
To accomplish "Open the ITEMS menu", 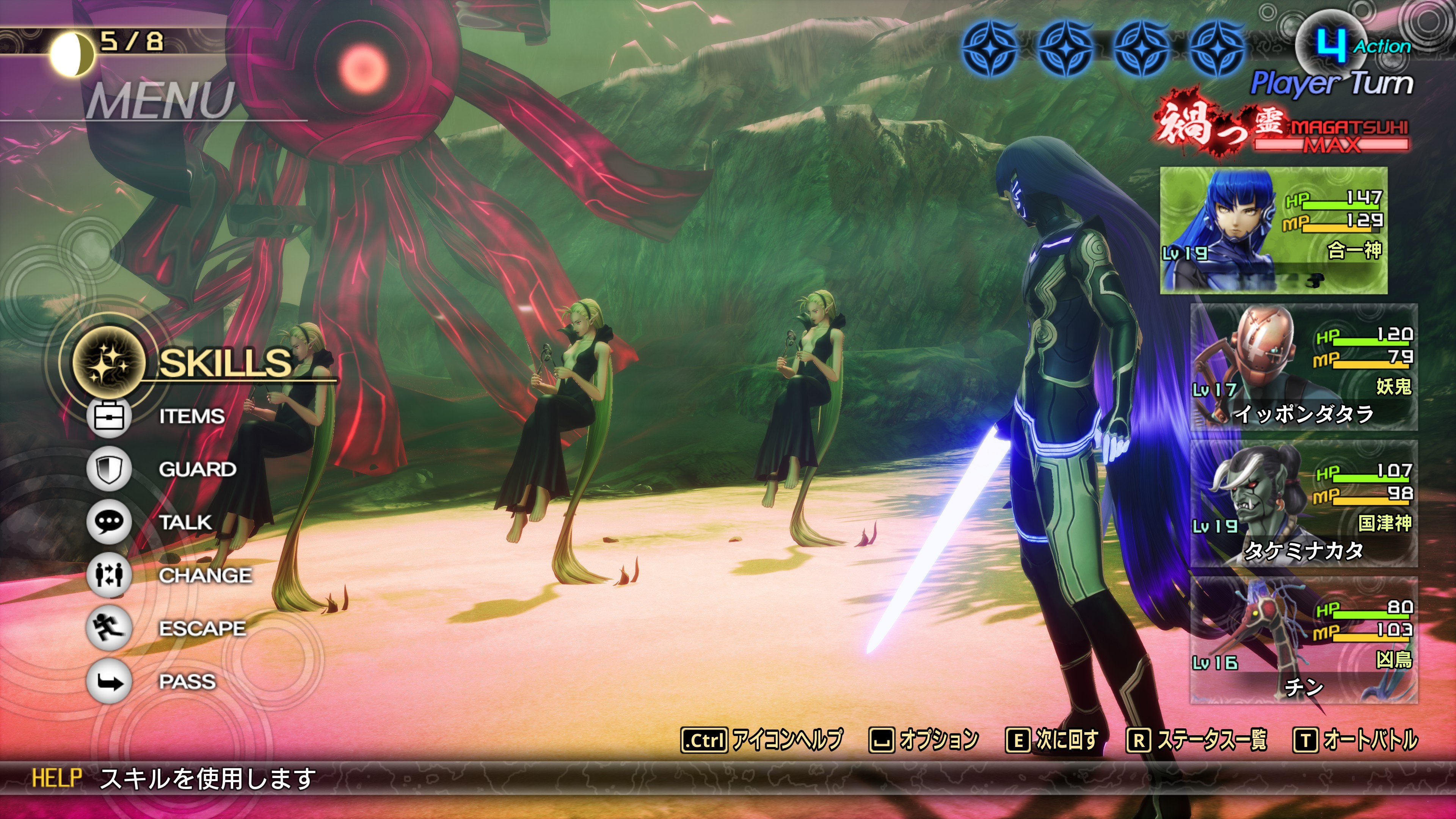I will pyautogui.click(x=191, y=417).
